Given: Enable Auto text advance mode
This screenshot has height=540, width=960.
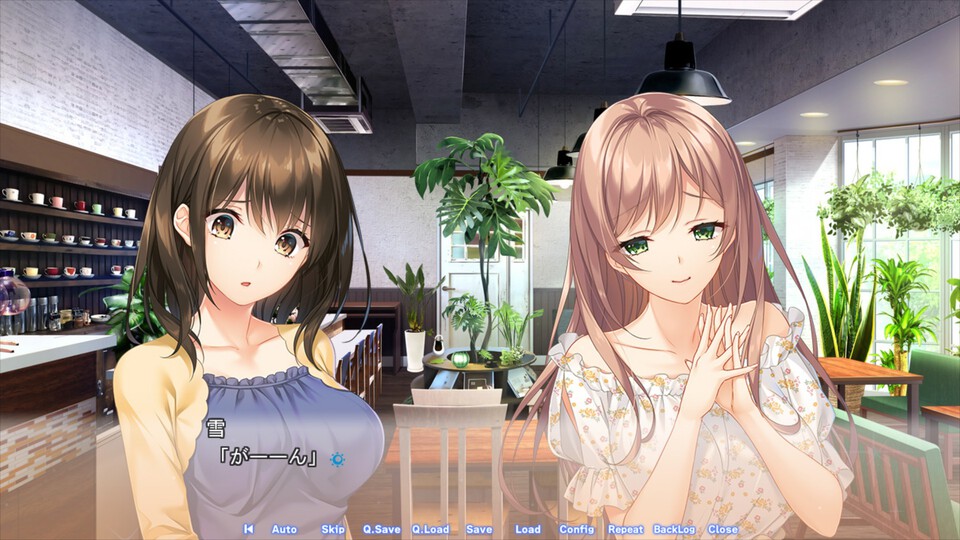Looking at the screenshot, I should point(284,529).
